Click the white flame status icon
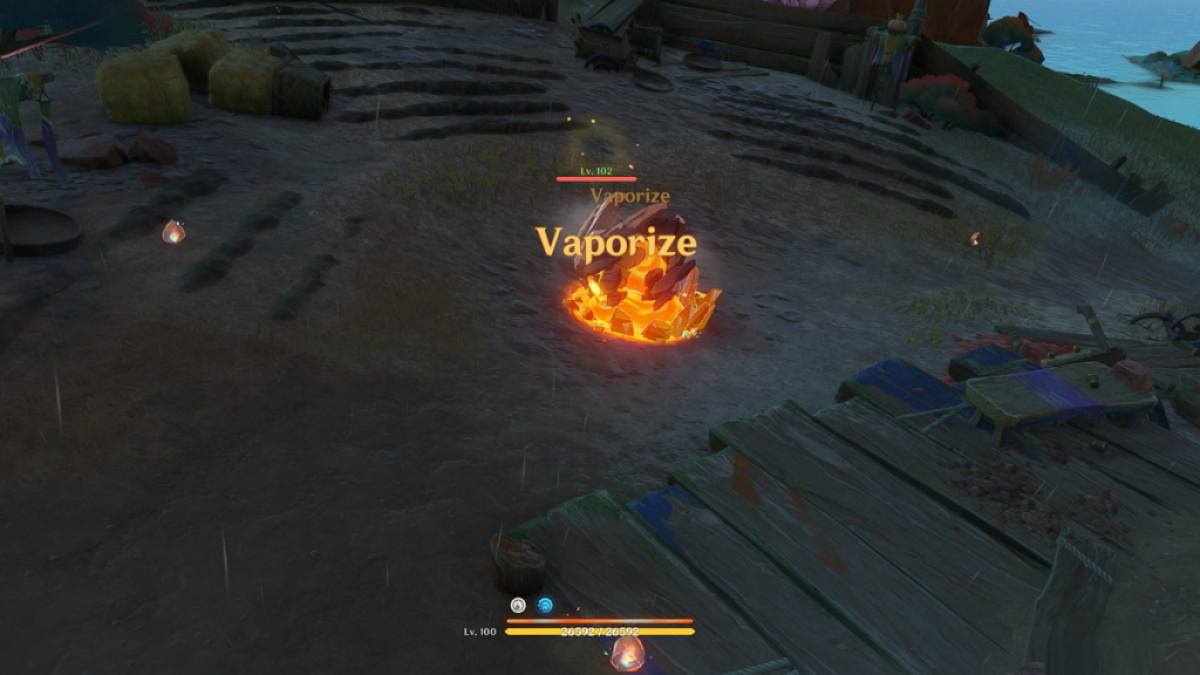This screenshot has height=675, width=1200. [x=518, y=605]
